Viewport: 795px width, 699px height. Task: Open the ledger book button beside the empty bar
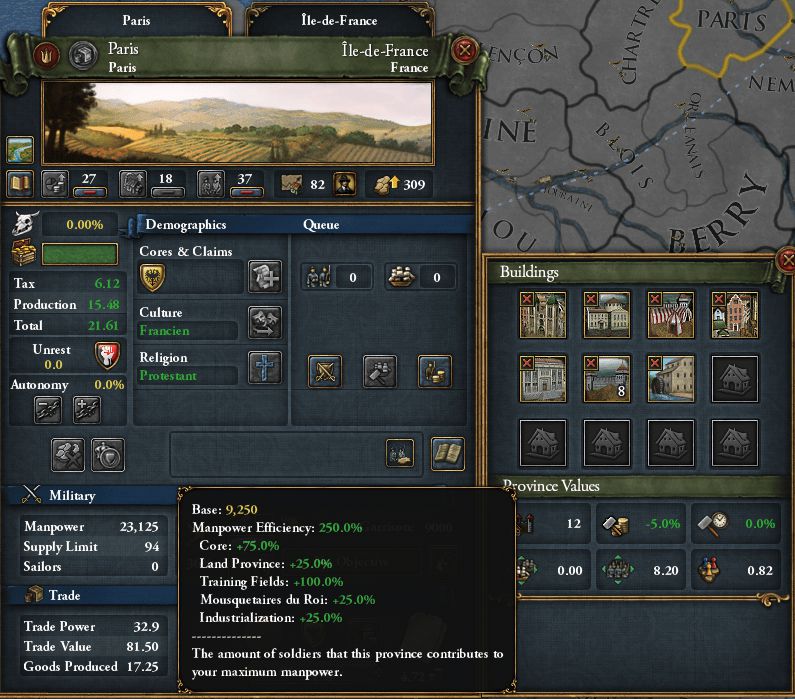tap(447, 453)
